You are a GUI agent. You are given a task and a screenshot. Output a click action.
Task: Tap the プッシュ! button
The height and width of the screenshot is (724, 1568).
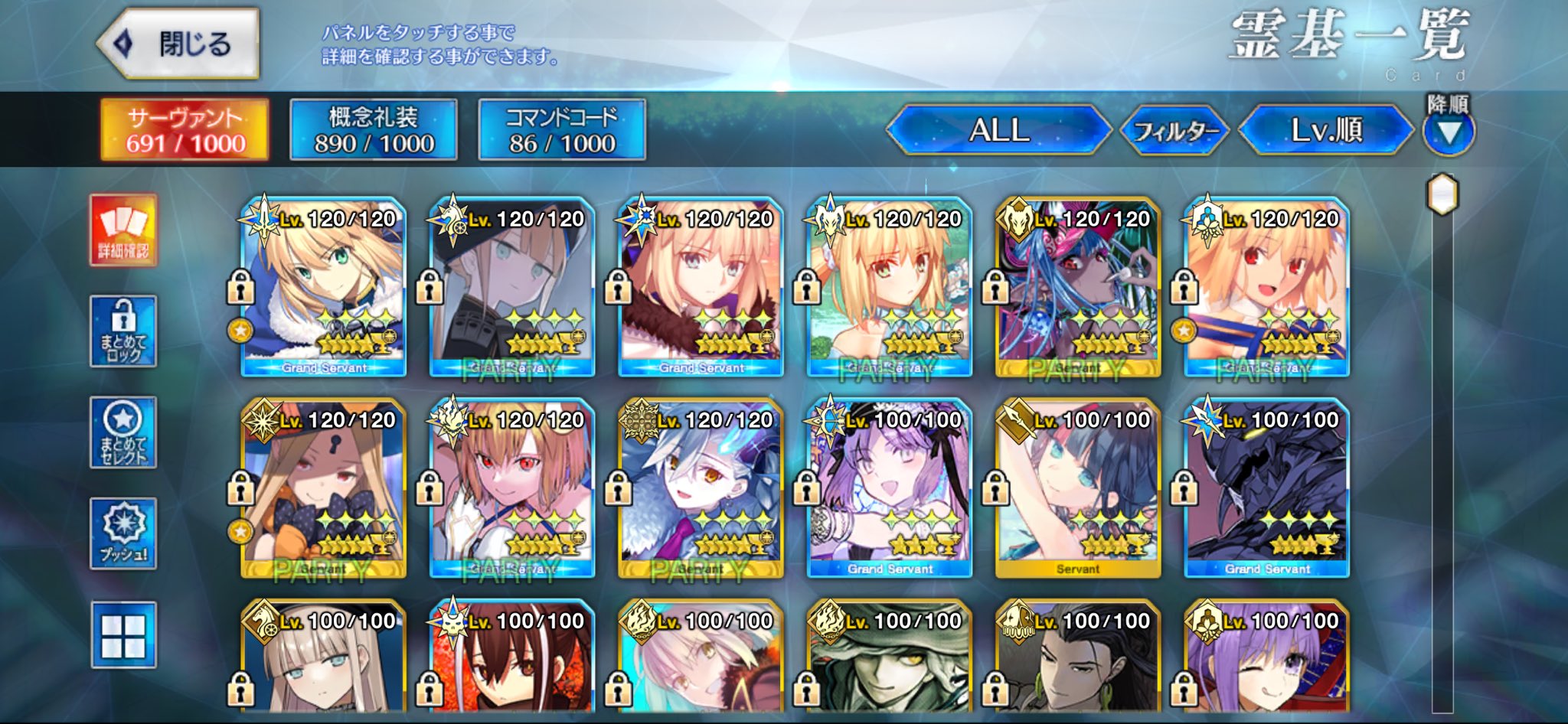click(x=123, y=533)
